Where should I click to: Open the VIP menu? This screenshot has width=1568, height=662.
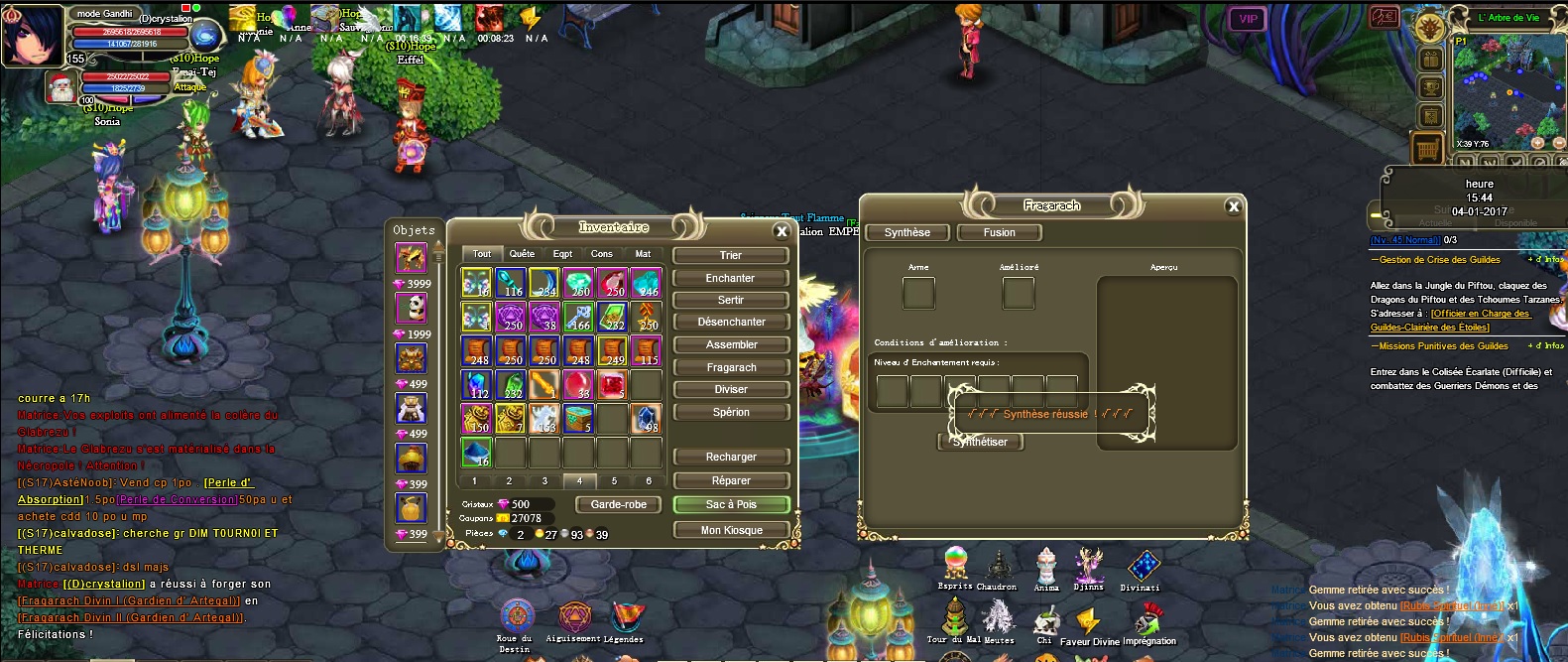point(1248,19)
